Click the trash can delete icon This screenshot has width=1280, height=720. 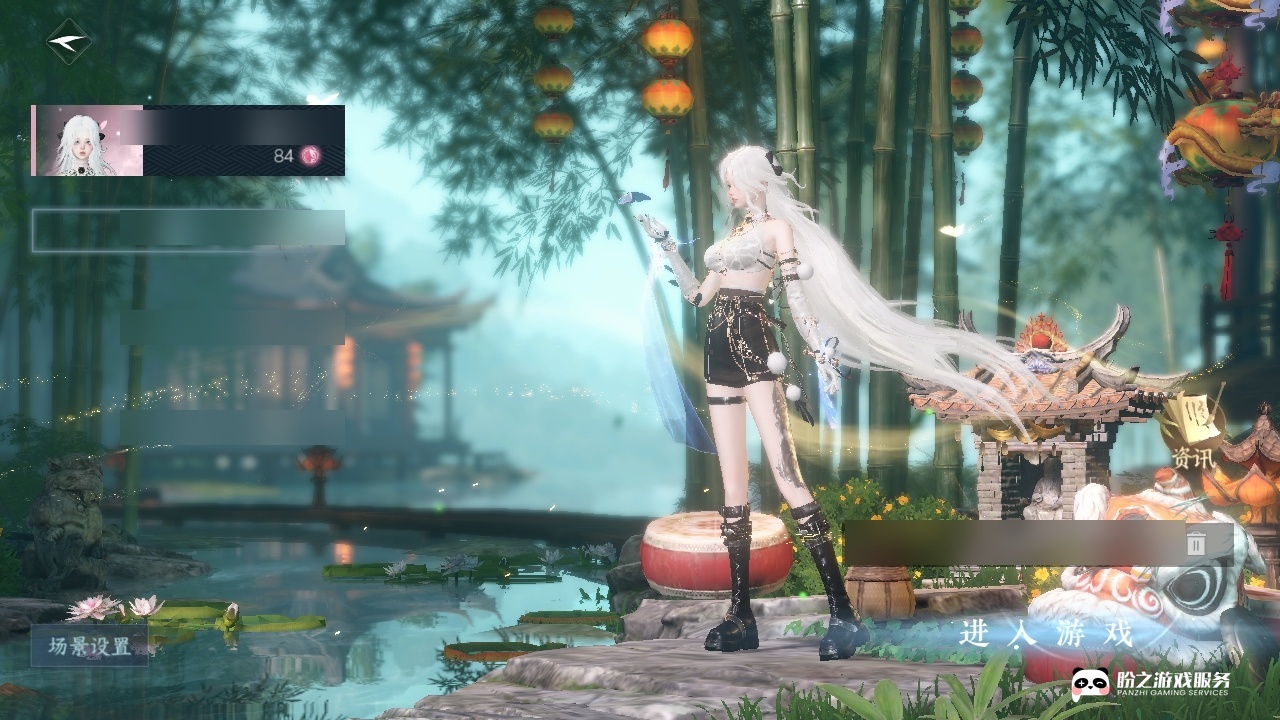(x=1196, y=543)
